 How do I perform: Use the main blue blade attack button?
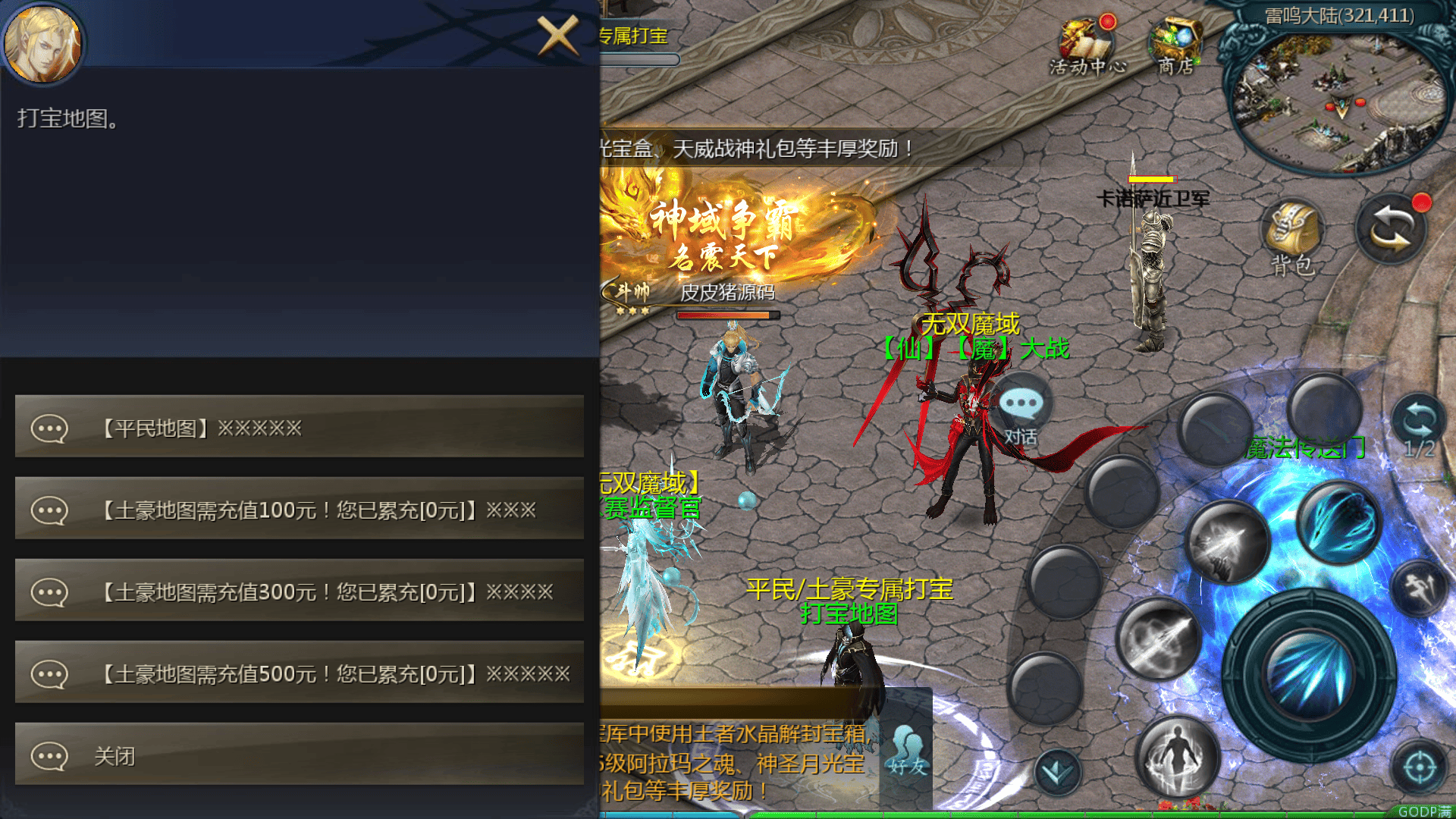tap(1308, 675)
